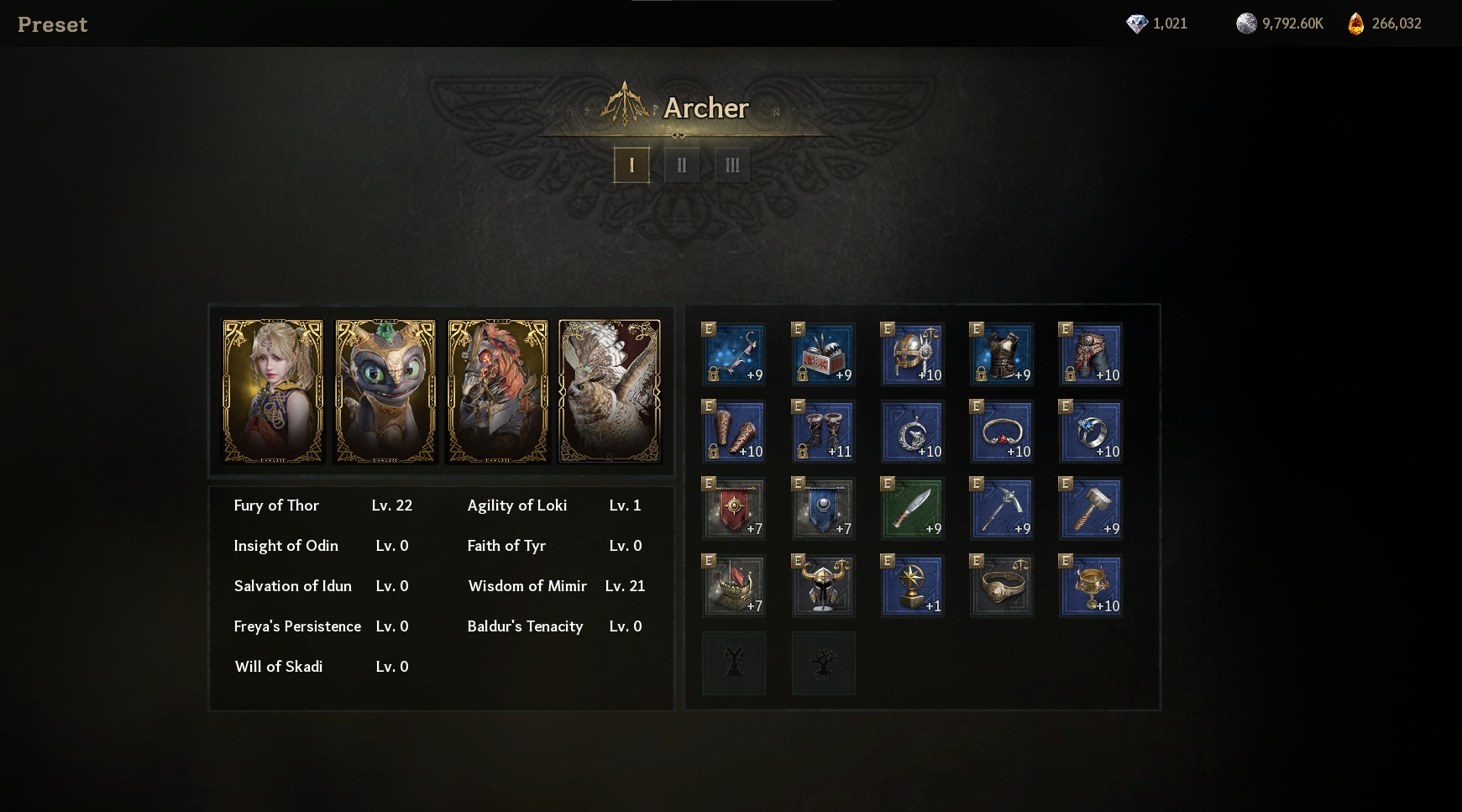The width and height of the screenshot is (1462, 812).
Task: Select the owl card
Action: point(610,391)
